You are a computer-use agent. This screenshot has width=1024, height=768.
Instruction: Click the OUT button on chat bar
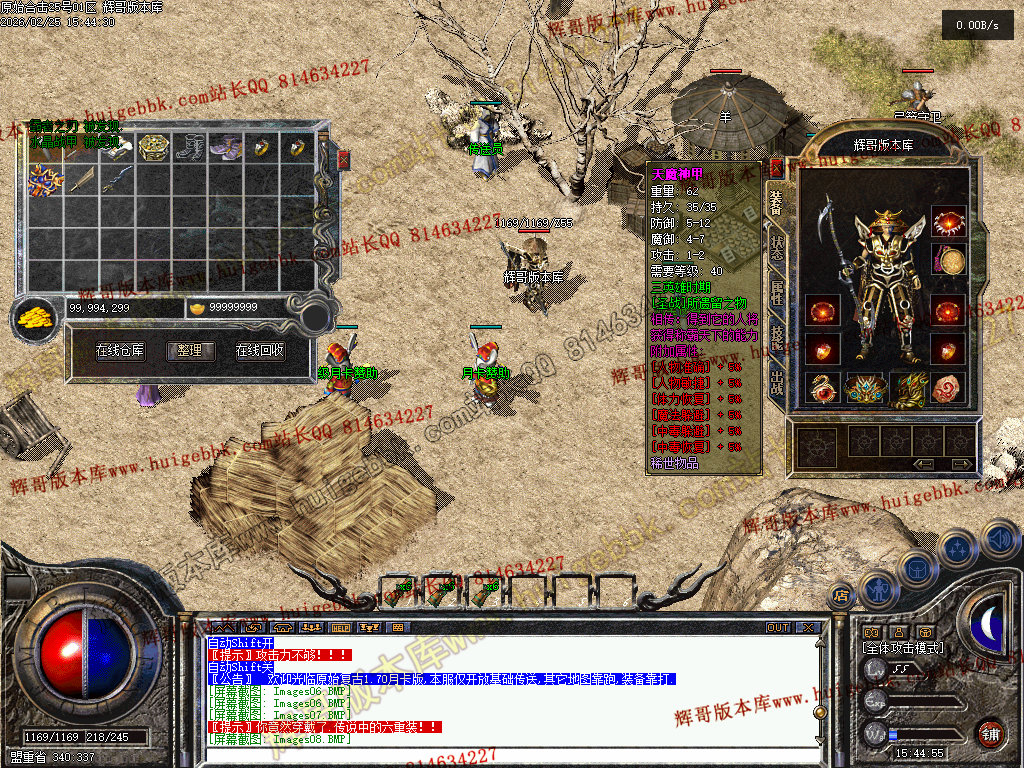[x=777, y=628]
